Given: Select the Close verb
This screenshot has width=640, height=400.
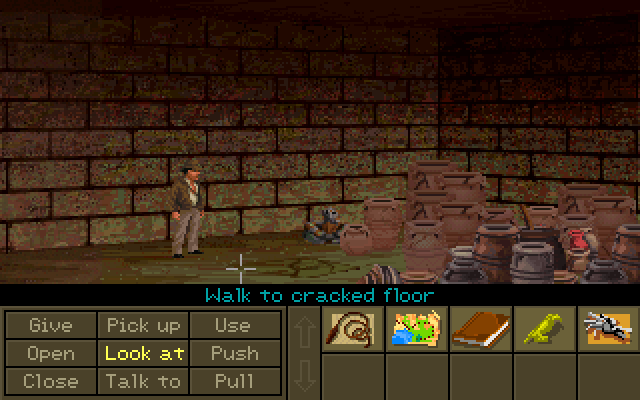Looking at the screenshot, I should (51, 381).
